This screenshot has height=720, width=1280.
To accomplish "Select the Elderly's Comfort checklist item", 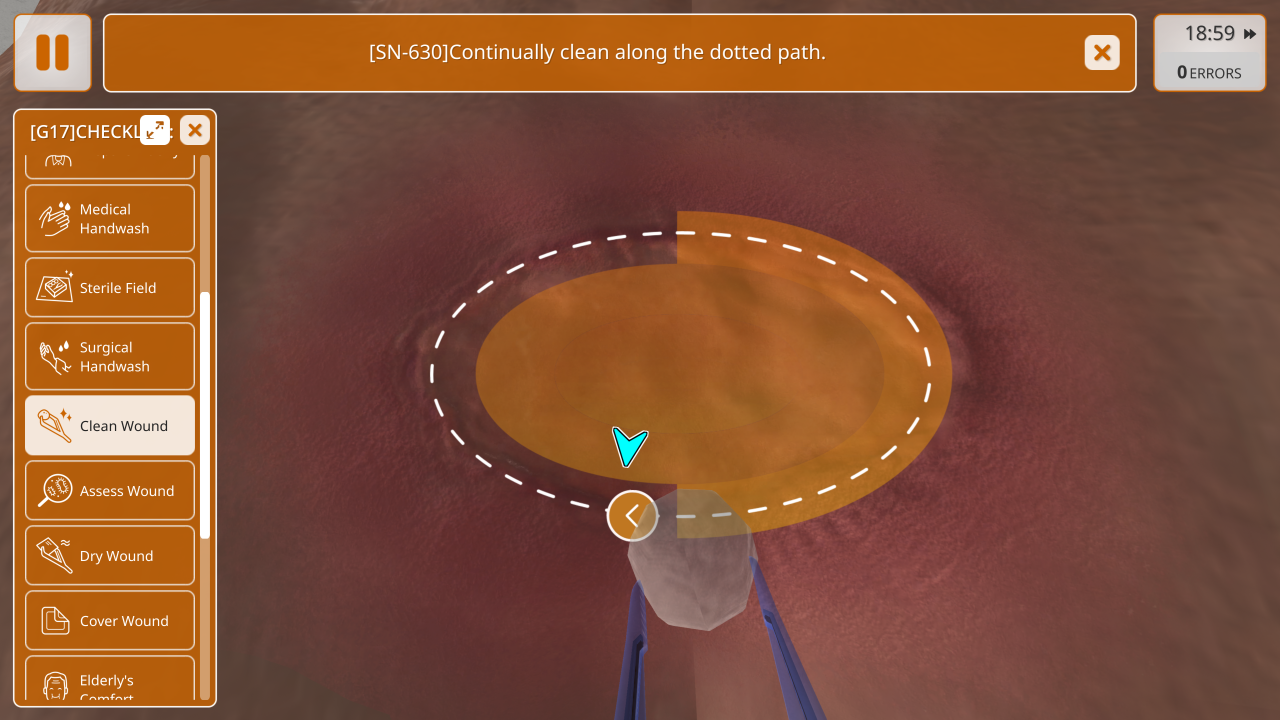I will pyautogui.click(x=110, y=683).
